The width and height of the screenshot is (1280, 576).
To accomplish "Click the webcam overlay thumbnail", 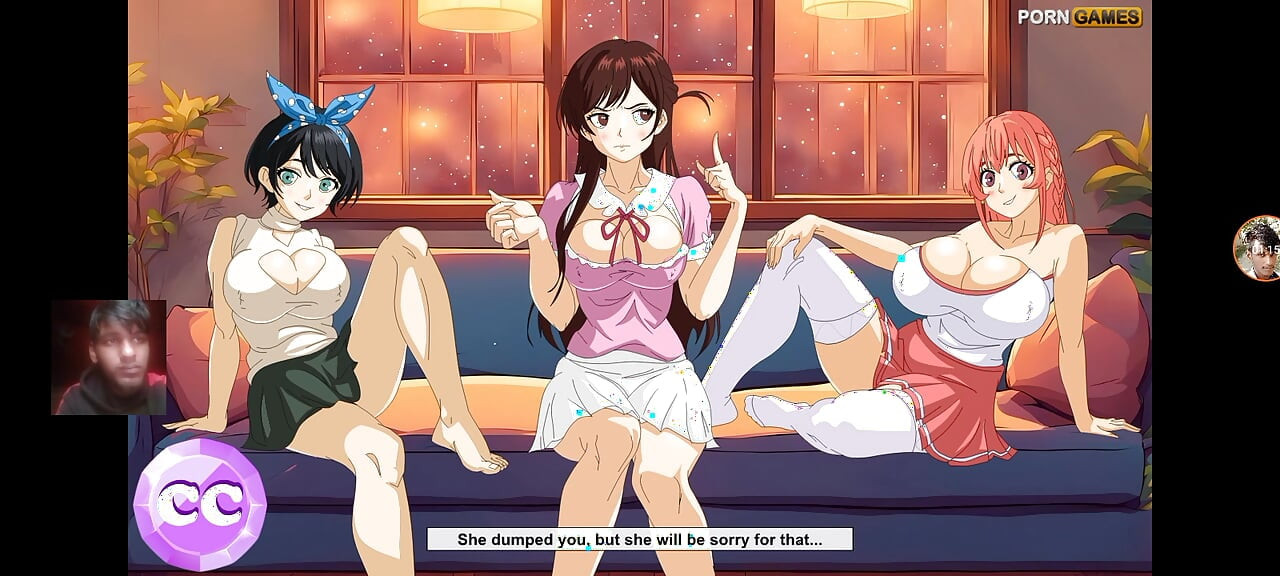I will (x=108, y=357).
